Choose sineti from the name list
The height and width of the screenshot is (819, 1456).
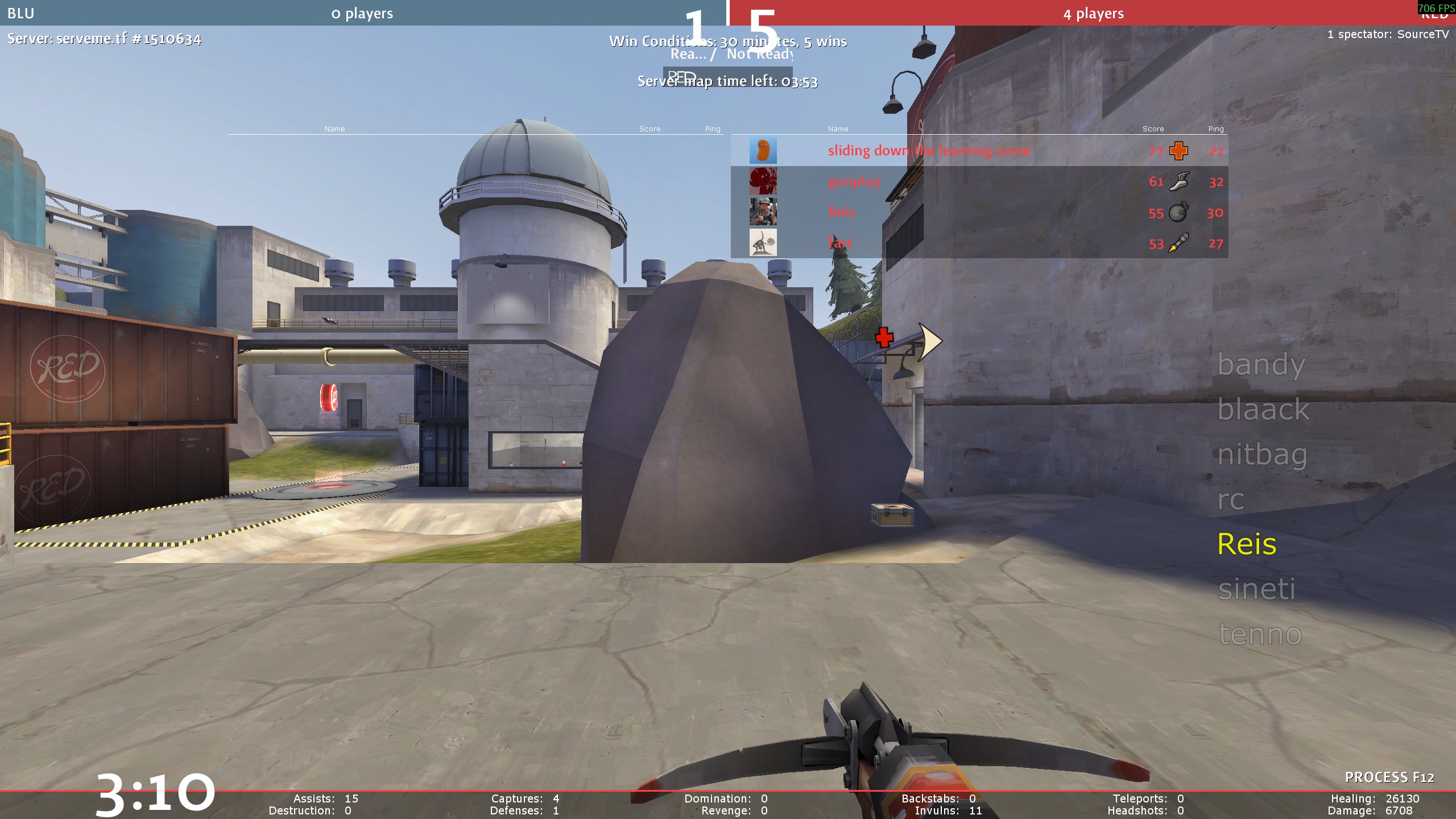click(x=1256, y=589)
